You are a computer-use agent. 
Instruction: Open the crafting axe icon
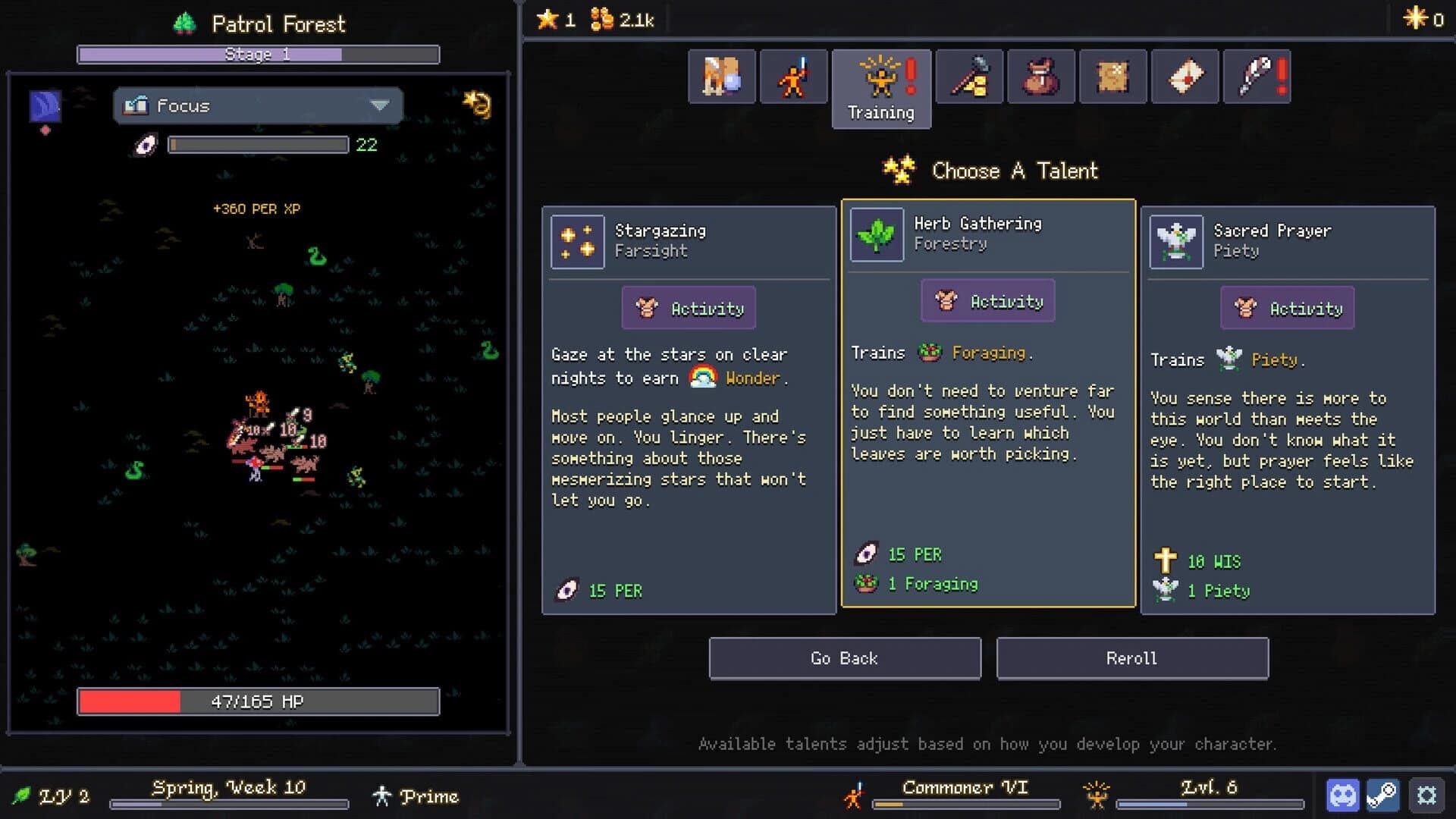point(969,77)
